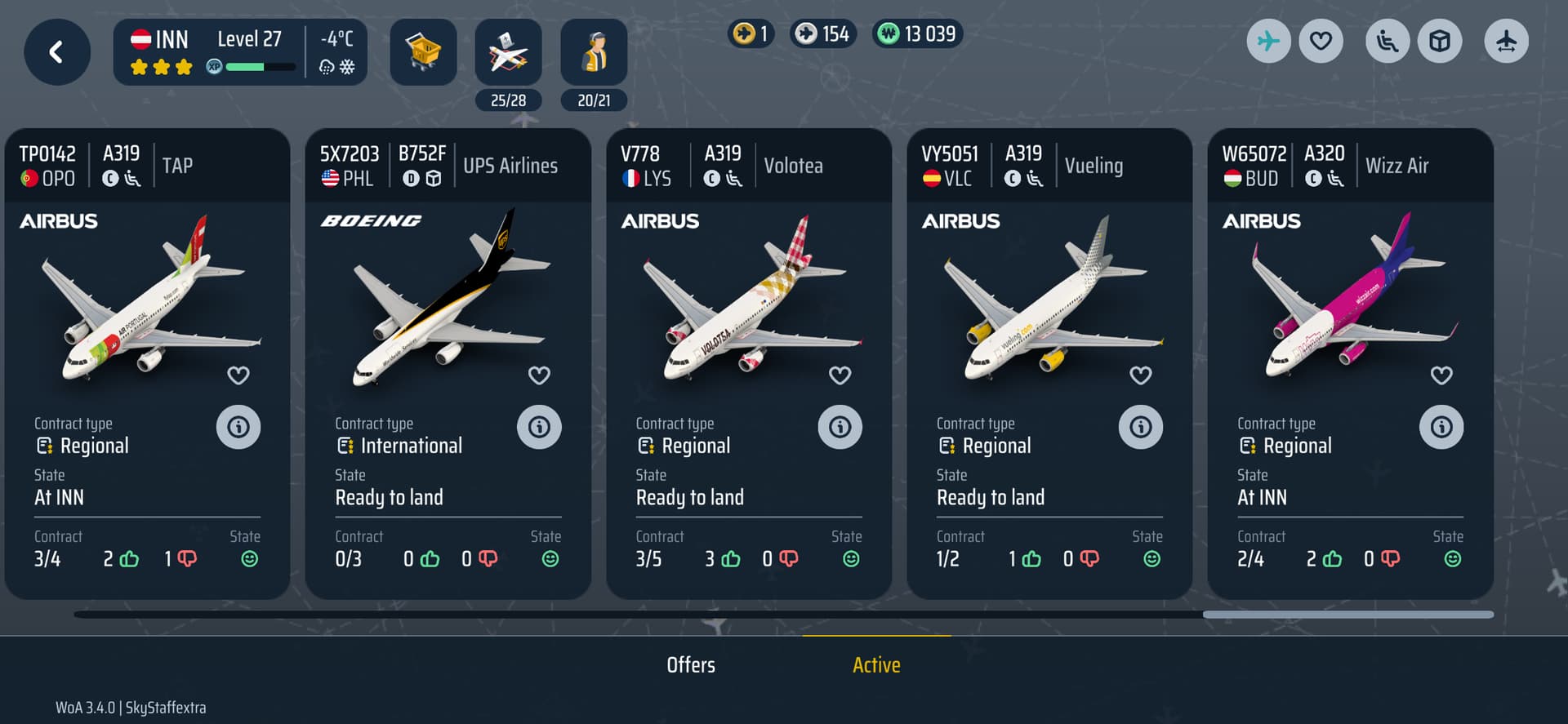This screenshot has height=724, width=1568.
Task: Select the dark airplane filter button
Action: coord(1506,41)
